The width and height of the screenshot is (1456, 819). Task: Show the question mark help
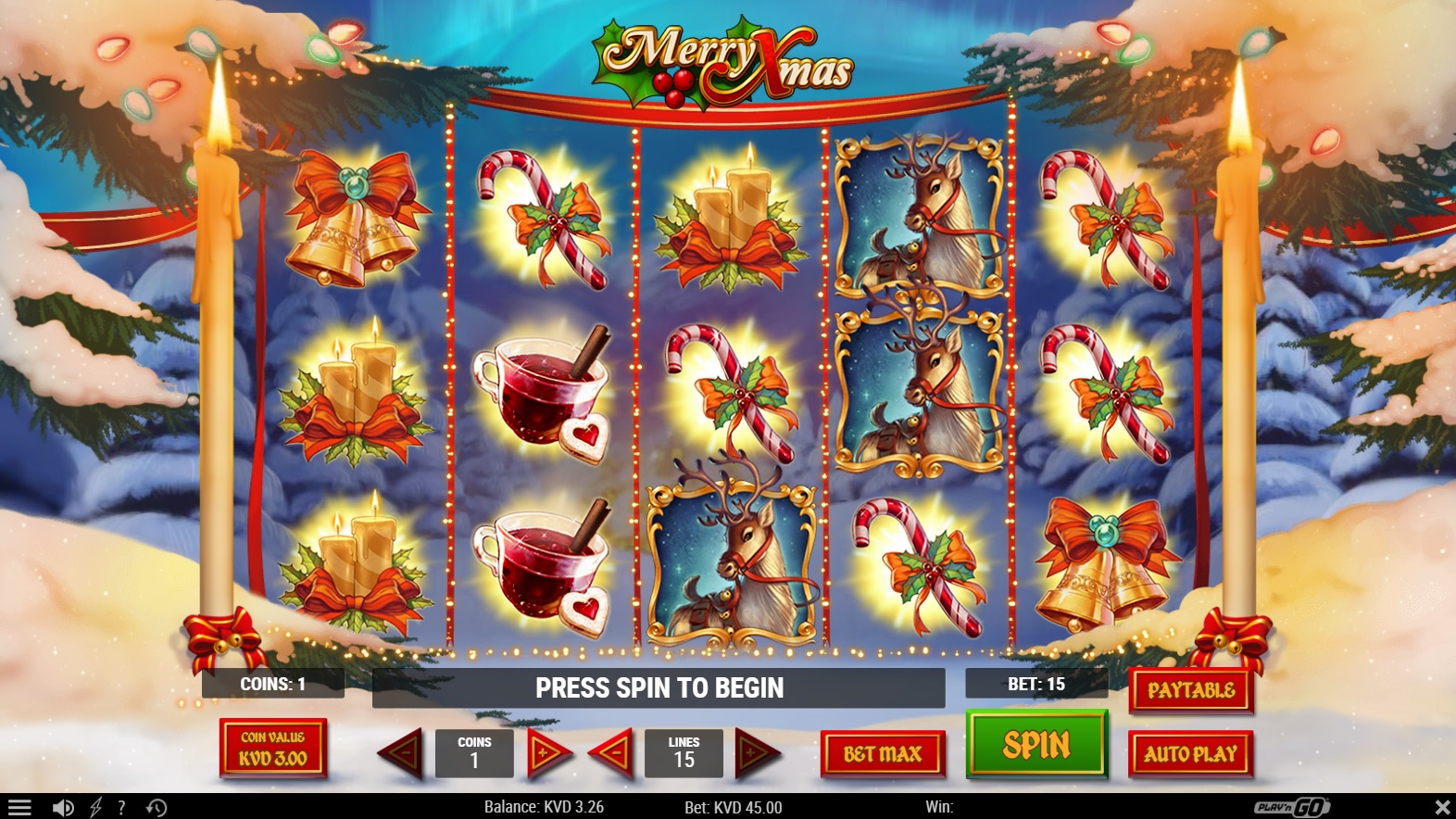(121, 808)
